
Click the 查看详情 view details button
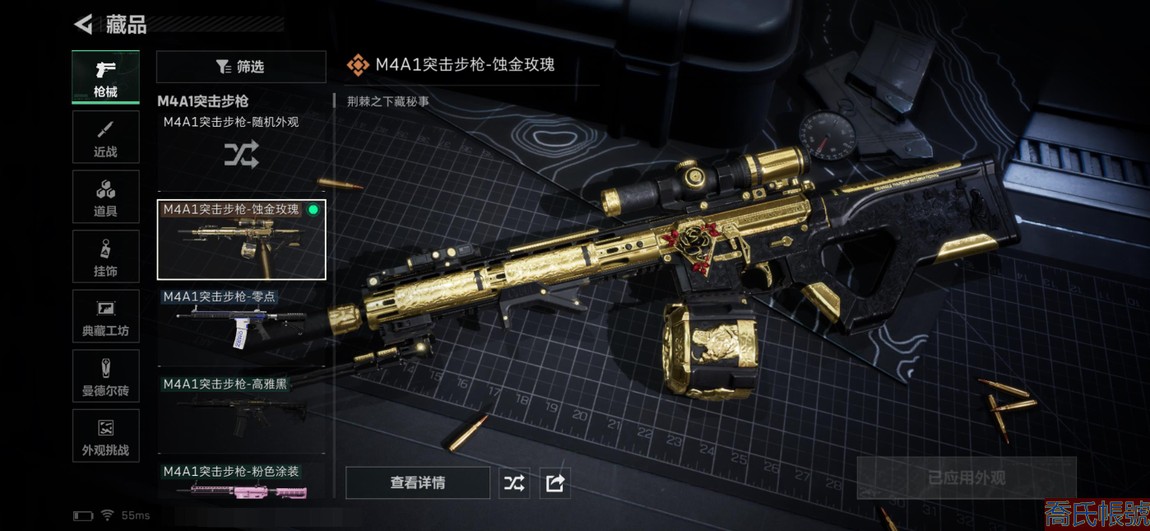418,483
